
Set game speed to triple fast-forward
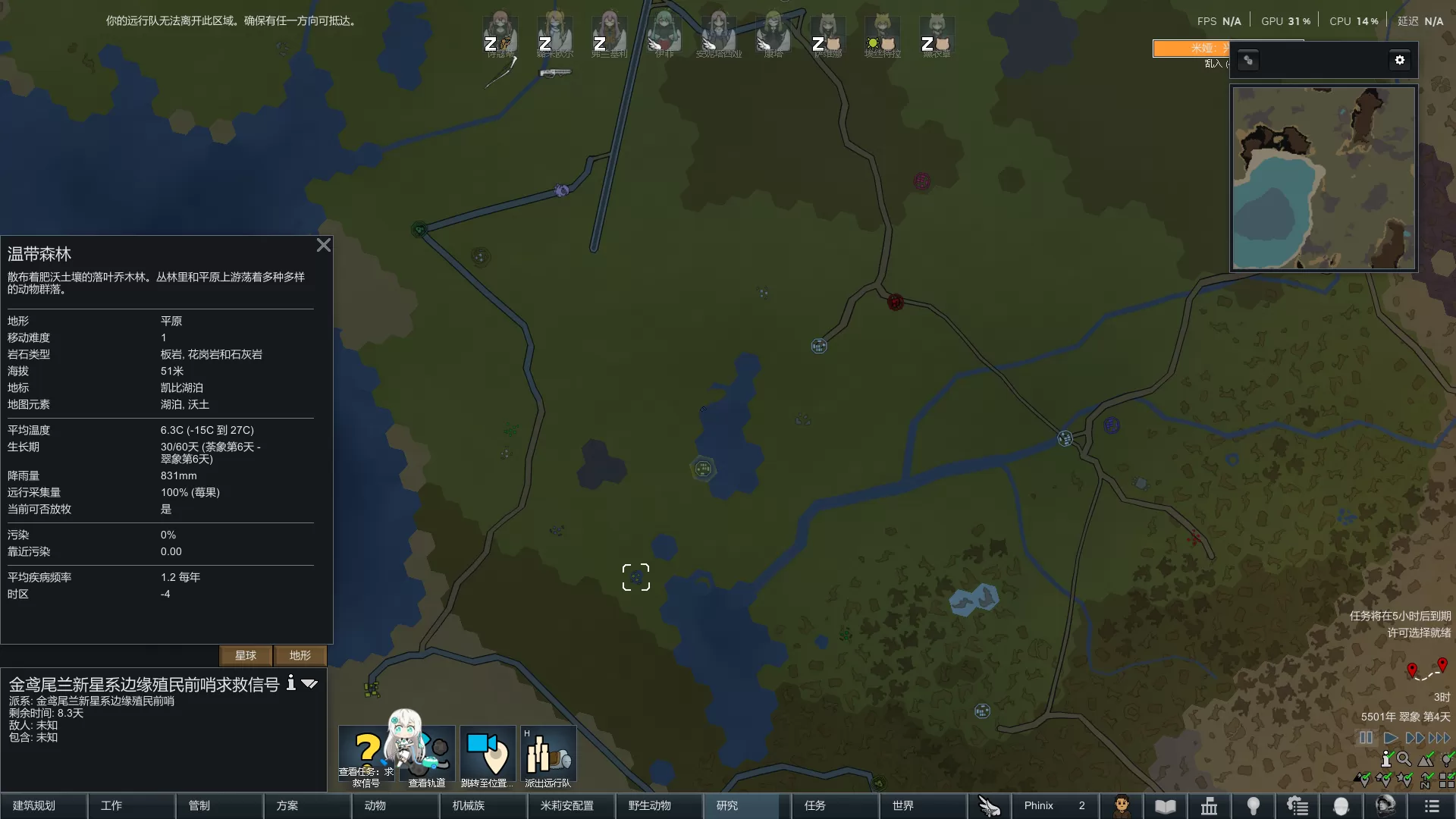click(x=1439, y=738)
